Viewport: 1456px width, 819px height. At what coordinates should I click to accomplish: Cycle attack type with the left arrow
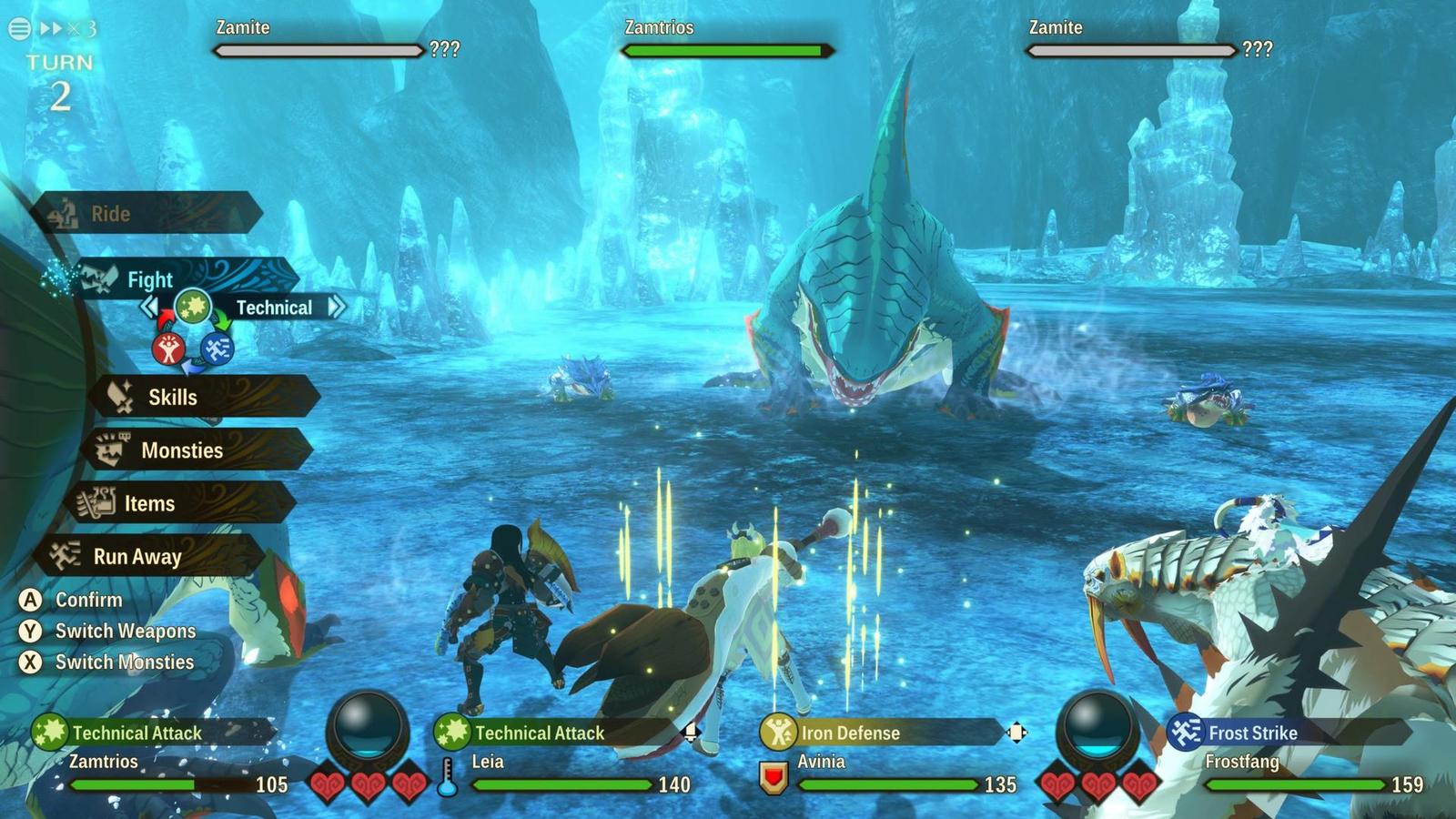(148, 307)
